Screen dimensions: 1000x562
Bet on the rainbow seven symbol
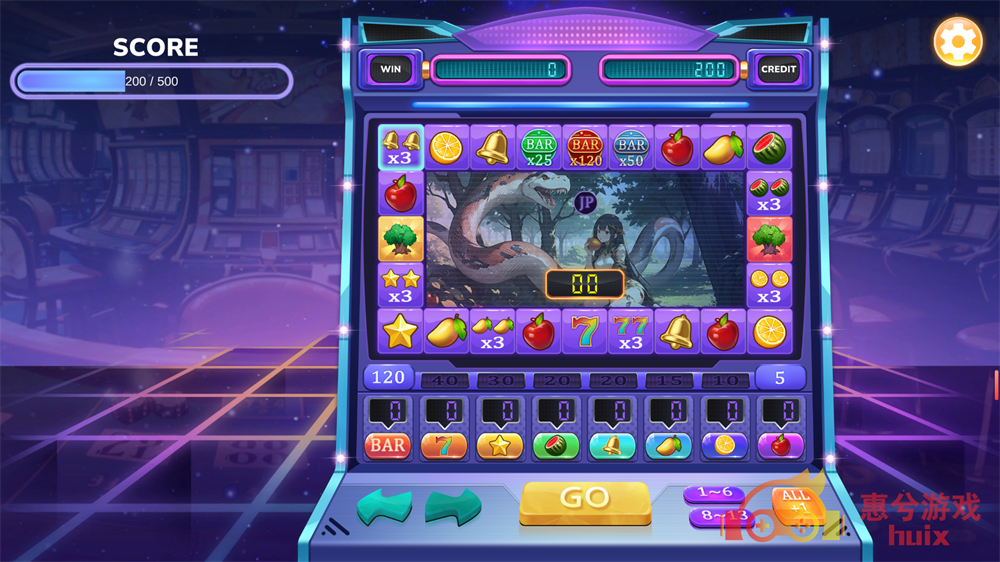443,445
